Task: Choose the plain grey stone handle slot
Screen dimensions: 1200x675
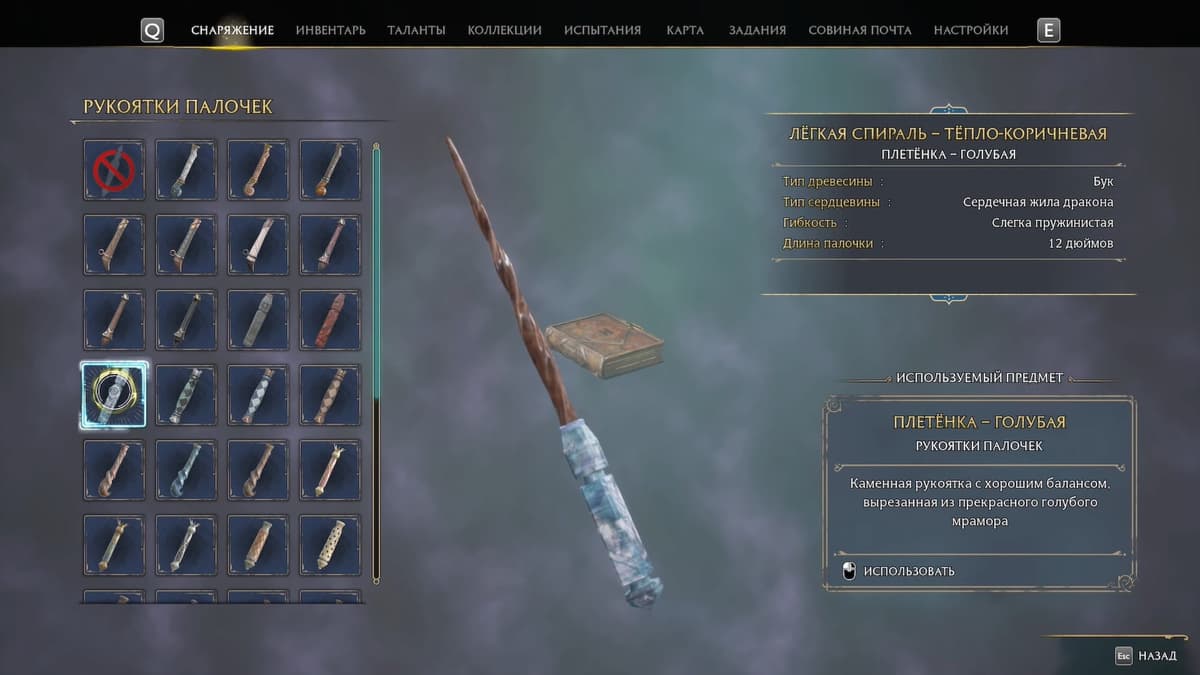Action: pos(258,320)
